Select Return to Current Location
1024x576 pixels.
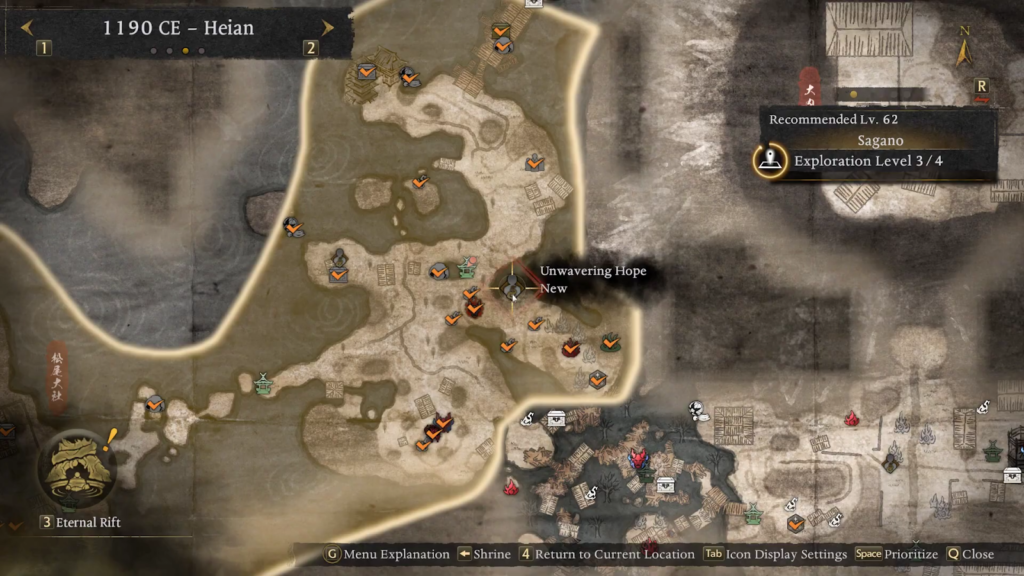click(x=608, y=554)
